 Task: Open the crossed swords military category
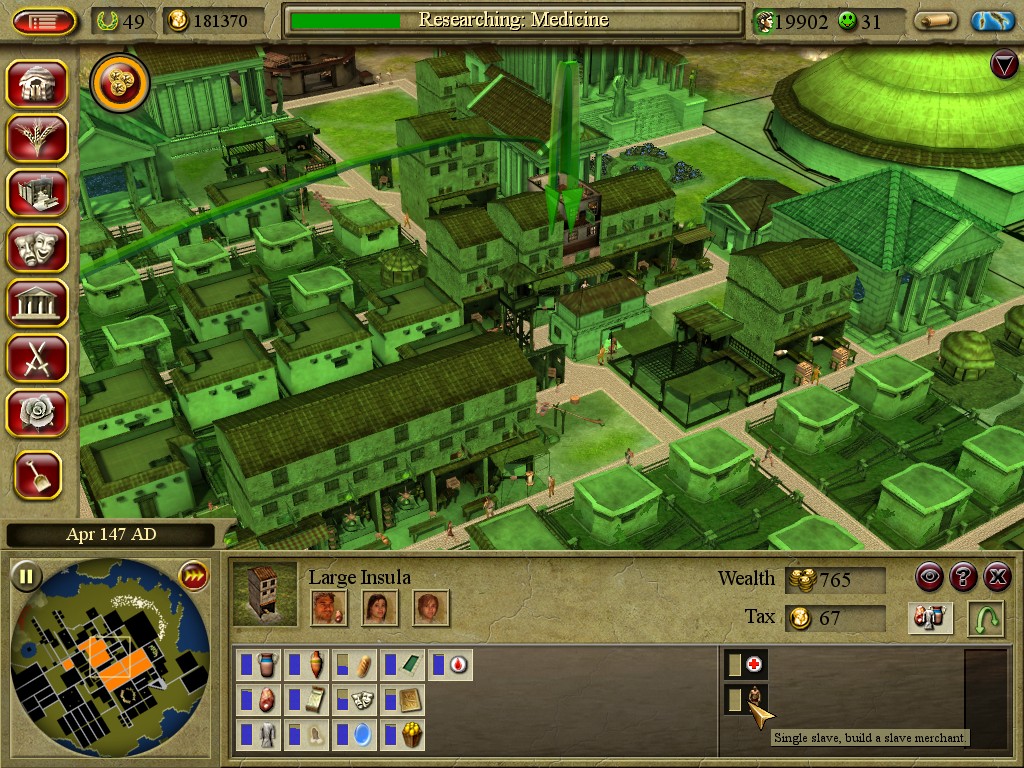coord(38,357)
